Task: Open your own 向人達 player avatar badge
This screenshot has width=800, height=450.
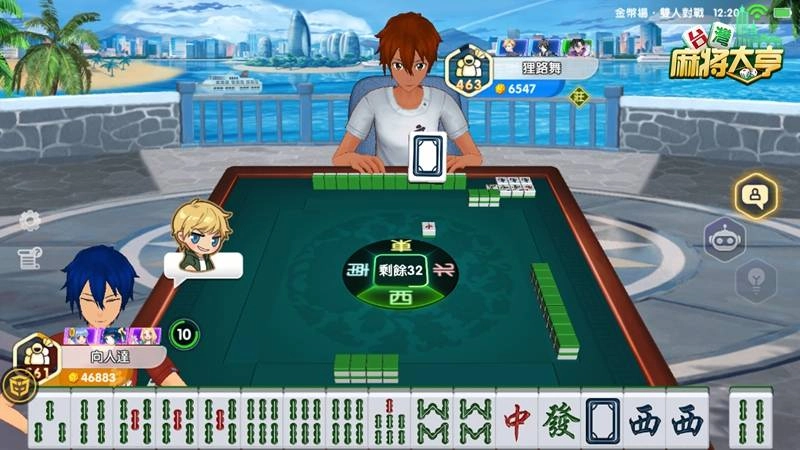Action: (x=38, y=357)
